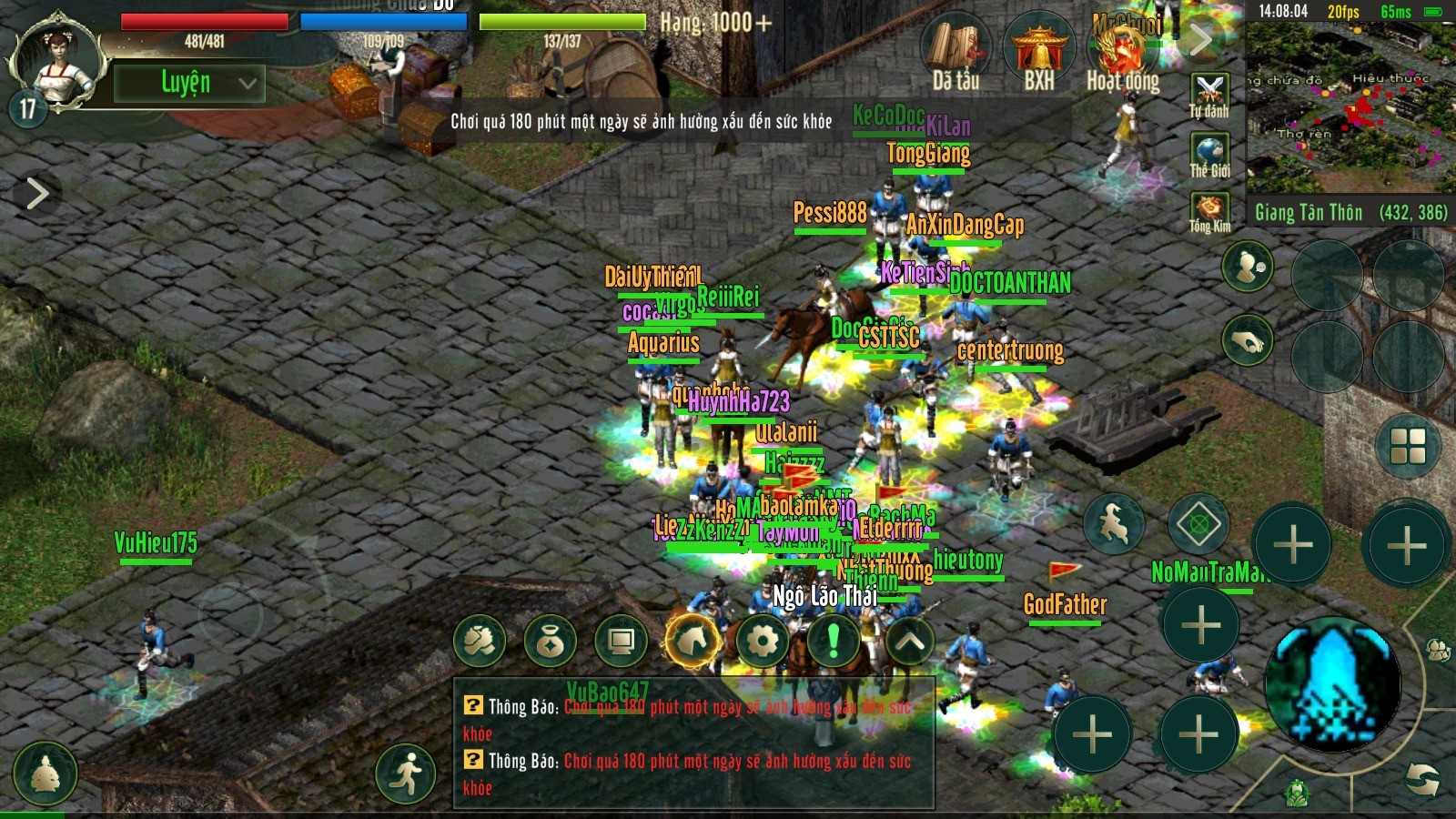The height and width of the screenshot is (819, 1456).
Task: Open the Tống Kim battlefield icon
Action: pos(1208,213)
